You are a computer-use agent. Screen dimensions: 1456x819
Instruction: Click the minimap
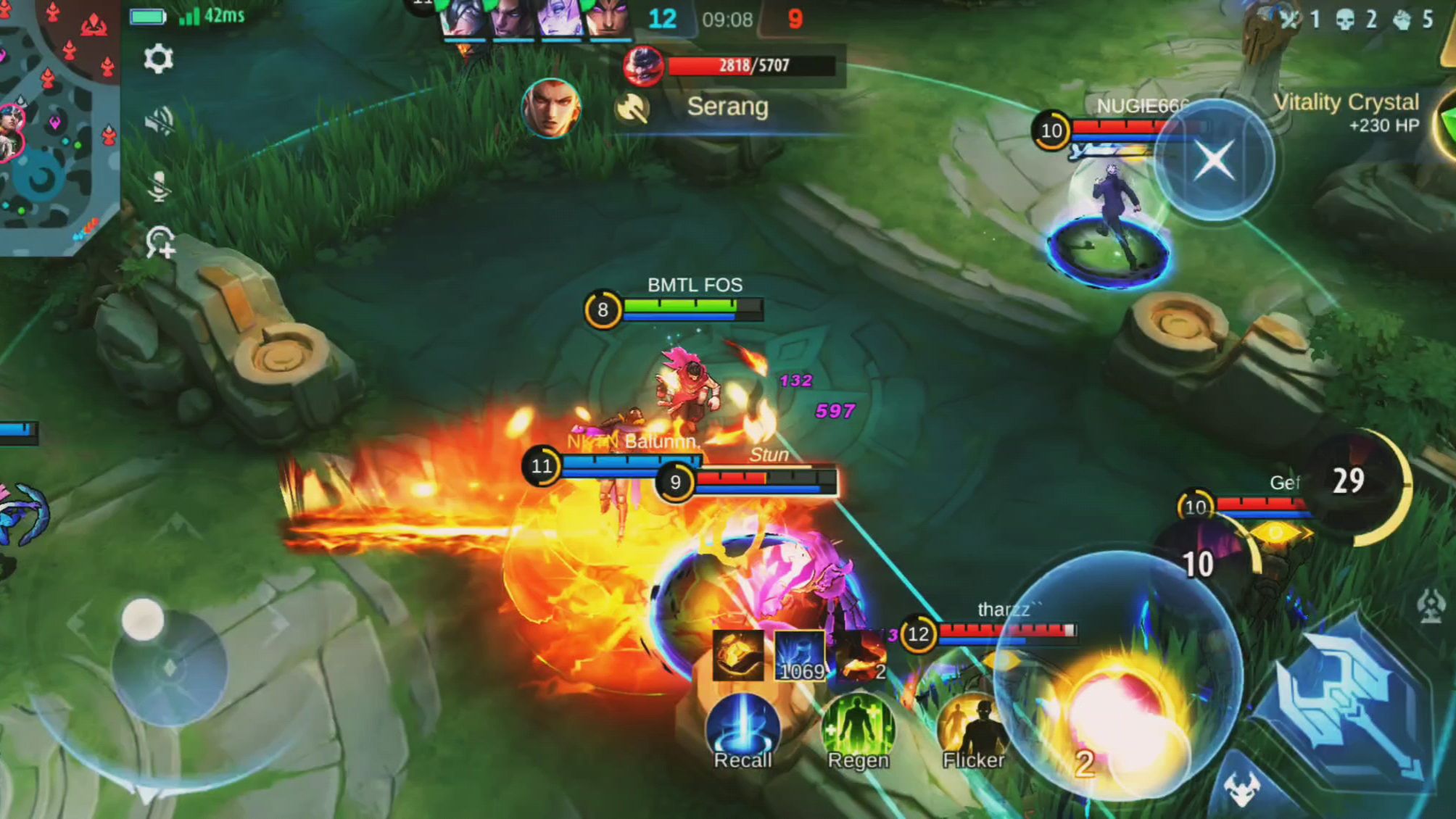point(57,123)
